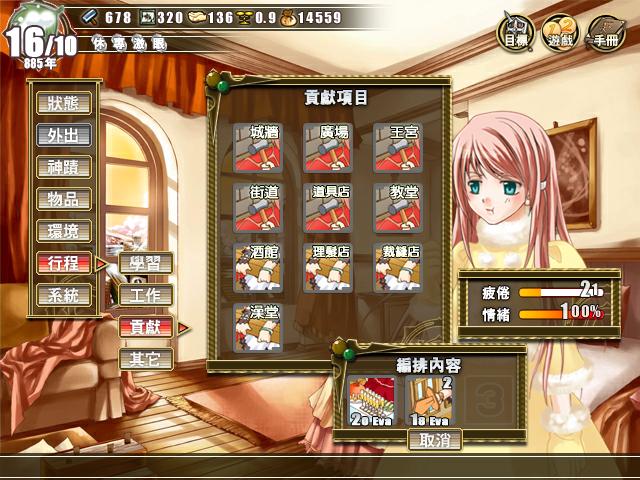Image resolution: width=640 pixels, height=480 pixels.
Task: Choose the 環境 environment menu entry
Action: click(63, 231)
